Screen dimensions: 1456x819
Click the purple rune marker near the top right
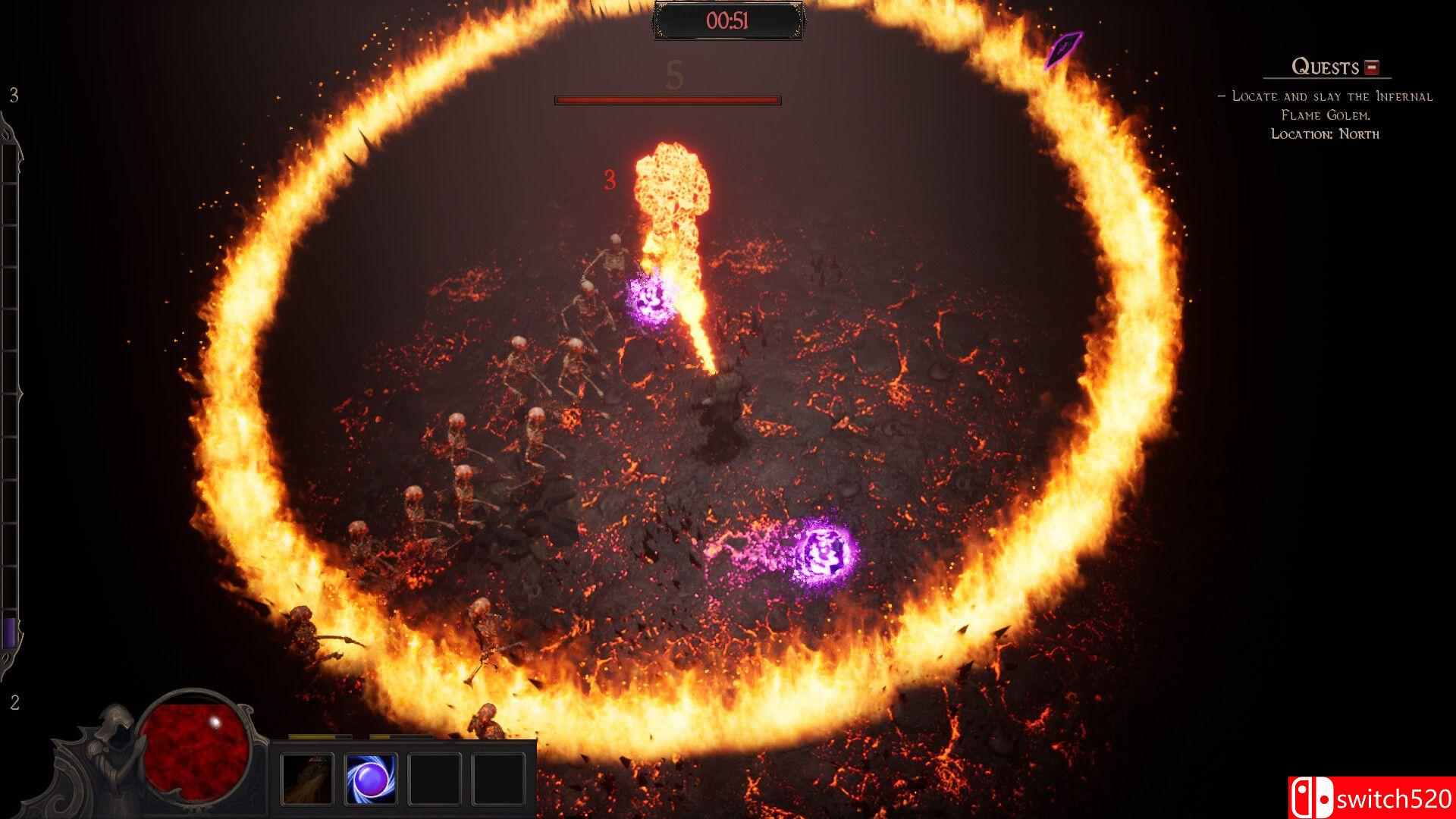pos(1062,49)
